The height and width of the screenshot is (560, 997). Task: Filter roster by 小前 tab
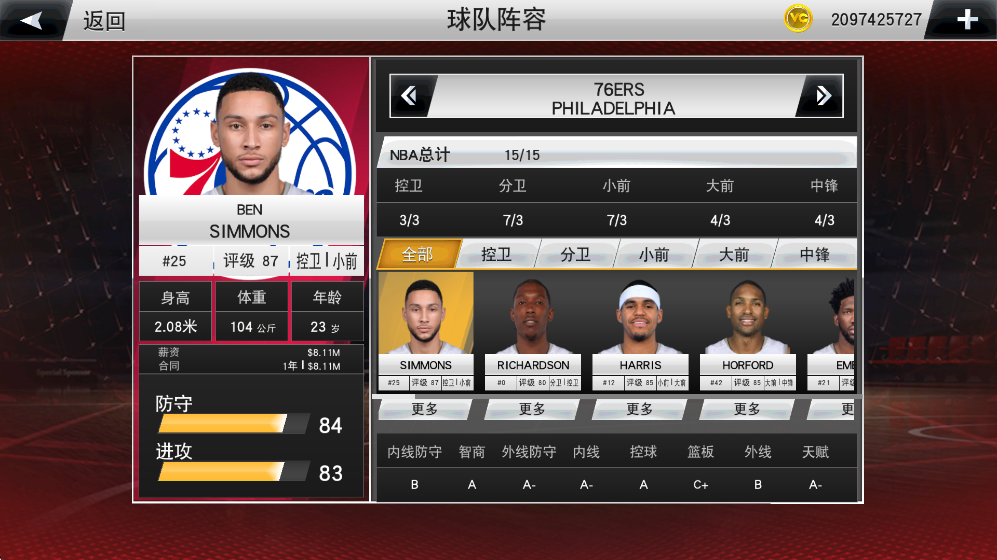click(x=654, y=254)
